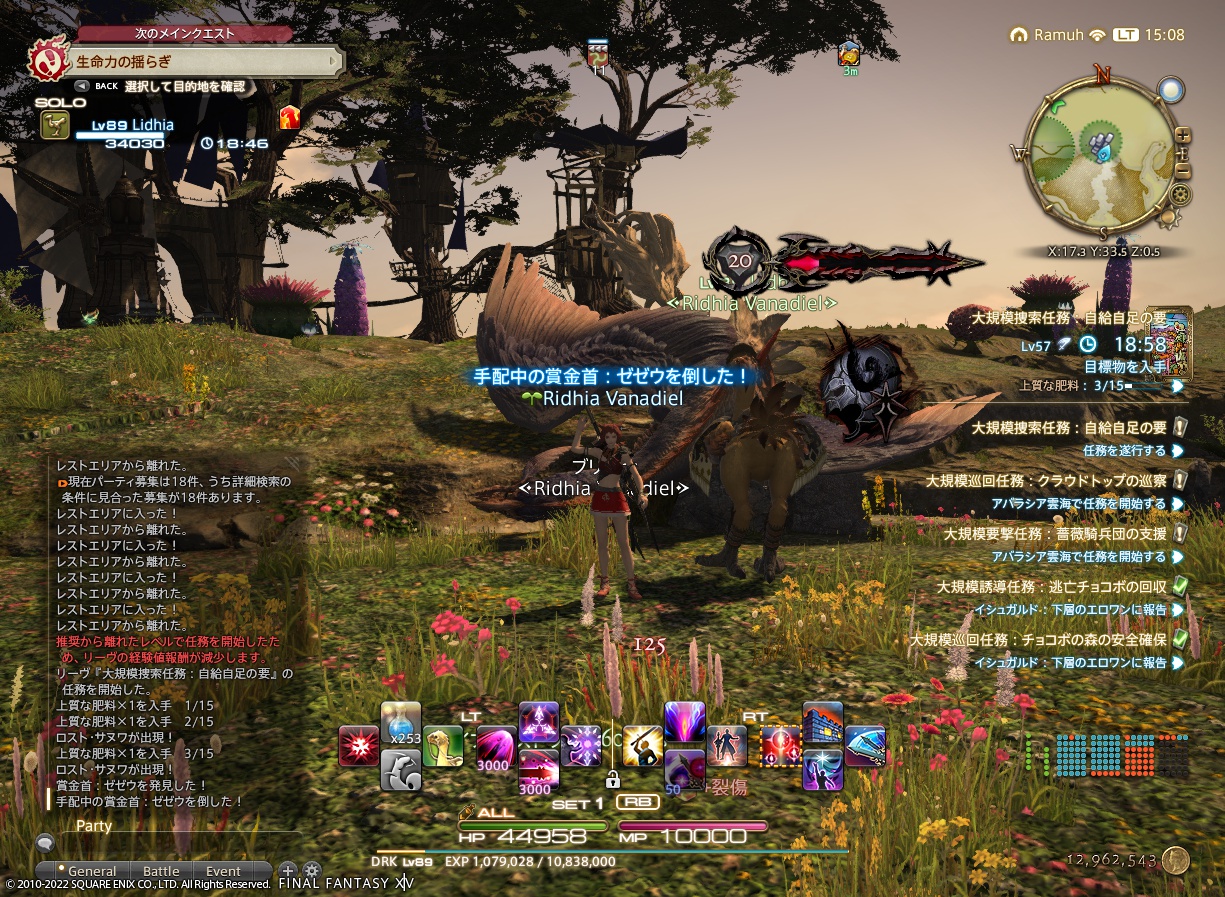Click the gil currency coin icon
Image resolution: width=1225 pixels, height=897 pixels.
(1175, 860)
